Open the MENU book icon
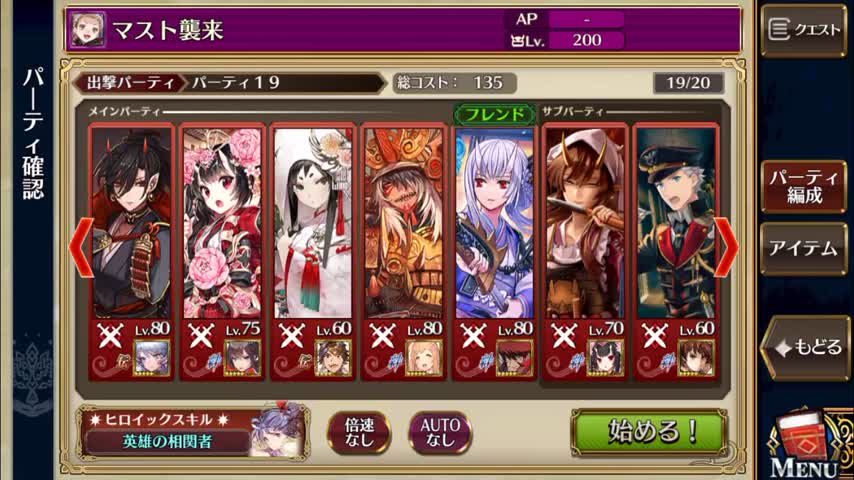The image size is (854, 480). click(804, 446)
